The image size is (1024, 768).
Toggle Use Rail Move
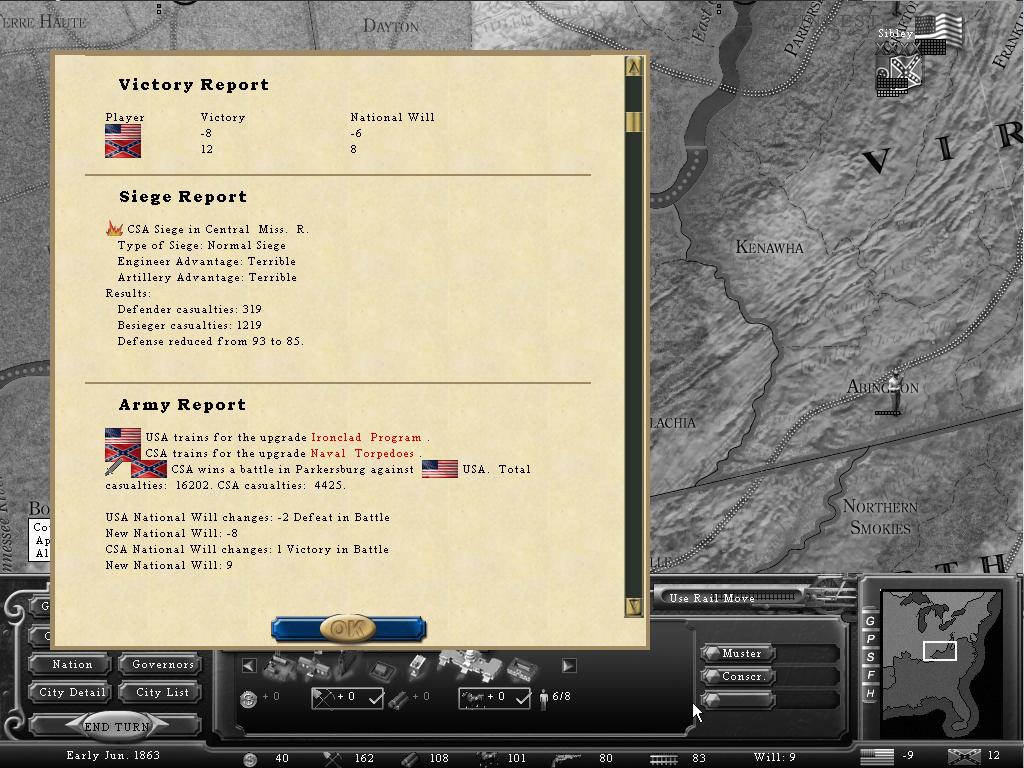pos(712,598)
